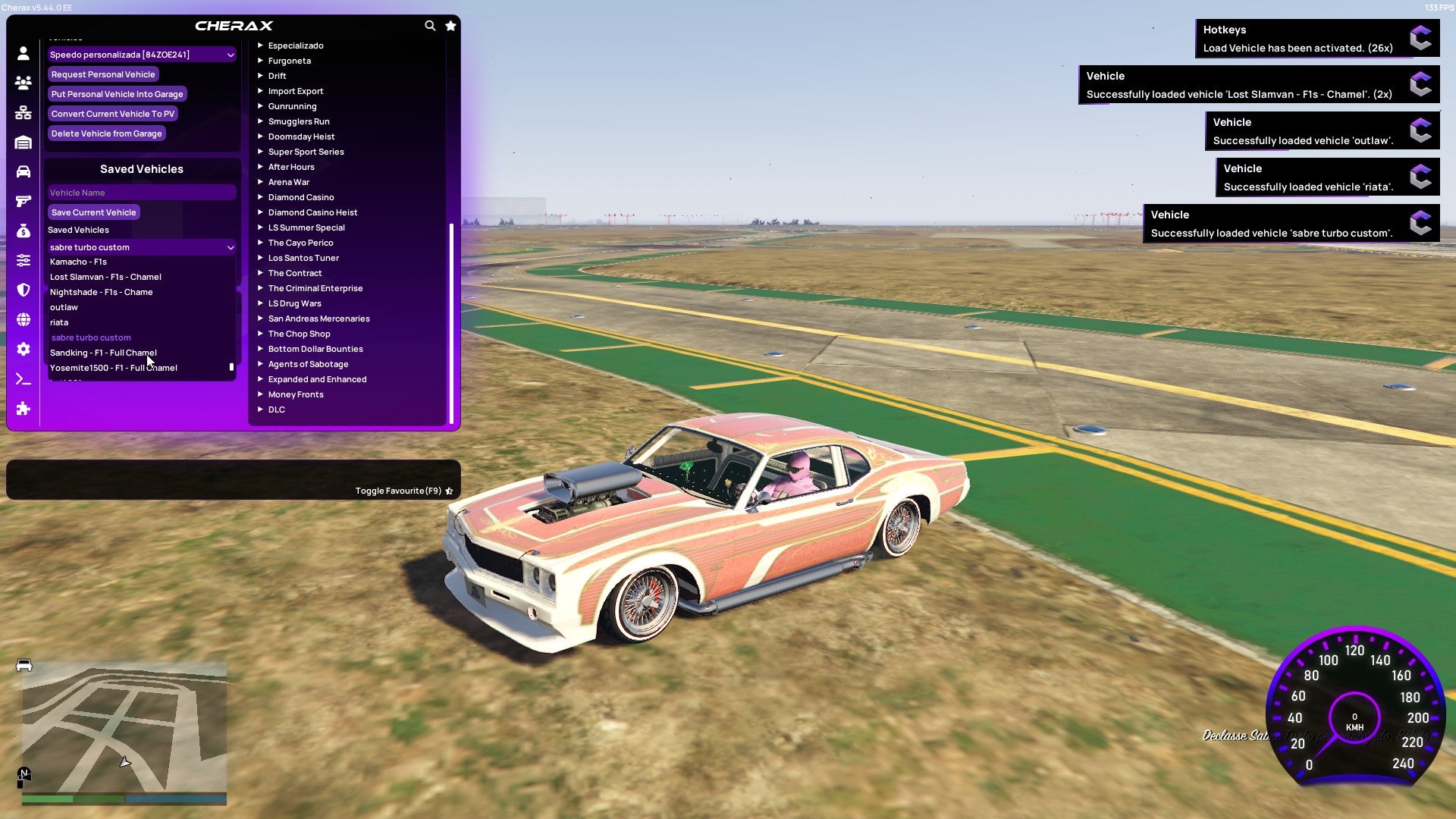Expand the Import Export category
Viewport: 1456px width, 819px height.
click(296, 91)
